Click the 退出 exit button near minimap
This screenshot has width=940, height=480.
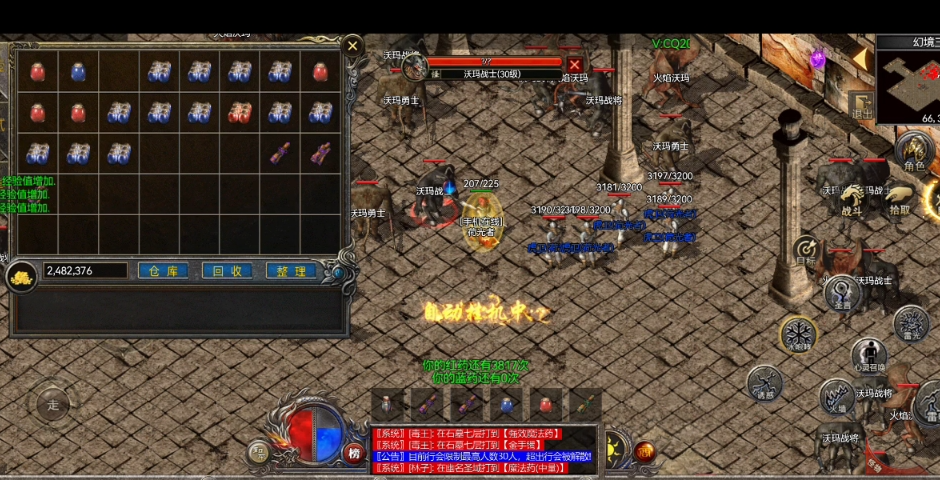point(860,106)
